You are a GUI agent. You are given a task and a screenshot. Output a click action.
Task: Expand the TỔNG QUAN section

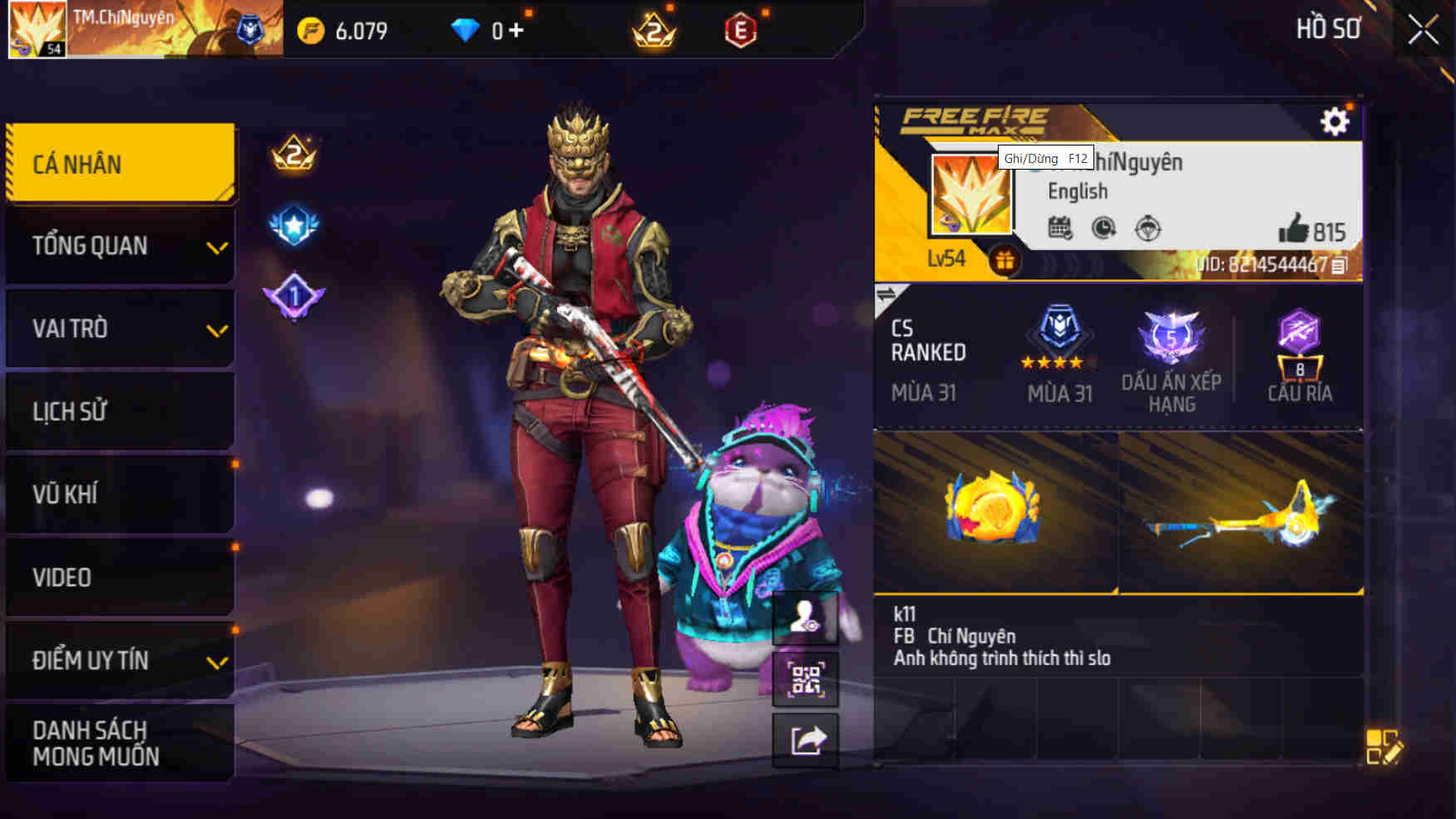(119, 246)
